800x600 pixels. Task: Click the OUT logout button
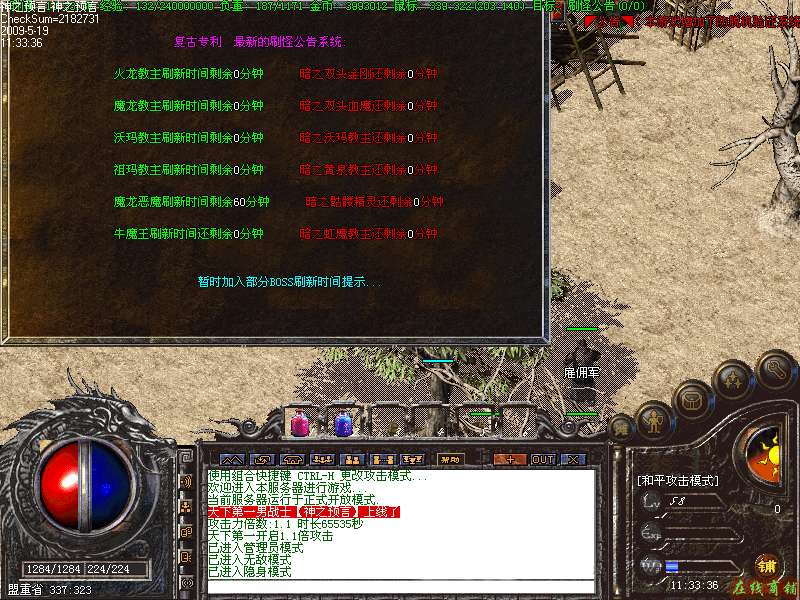(542, 459)
